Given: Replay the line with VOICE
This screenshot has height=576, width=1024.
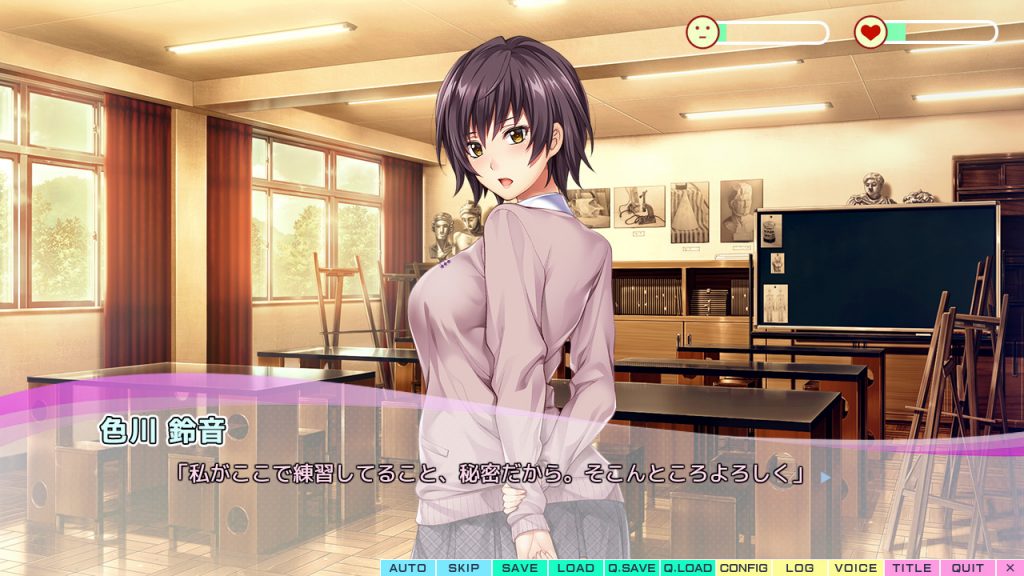Looking at the screenshot, I should point(856,568).
